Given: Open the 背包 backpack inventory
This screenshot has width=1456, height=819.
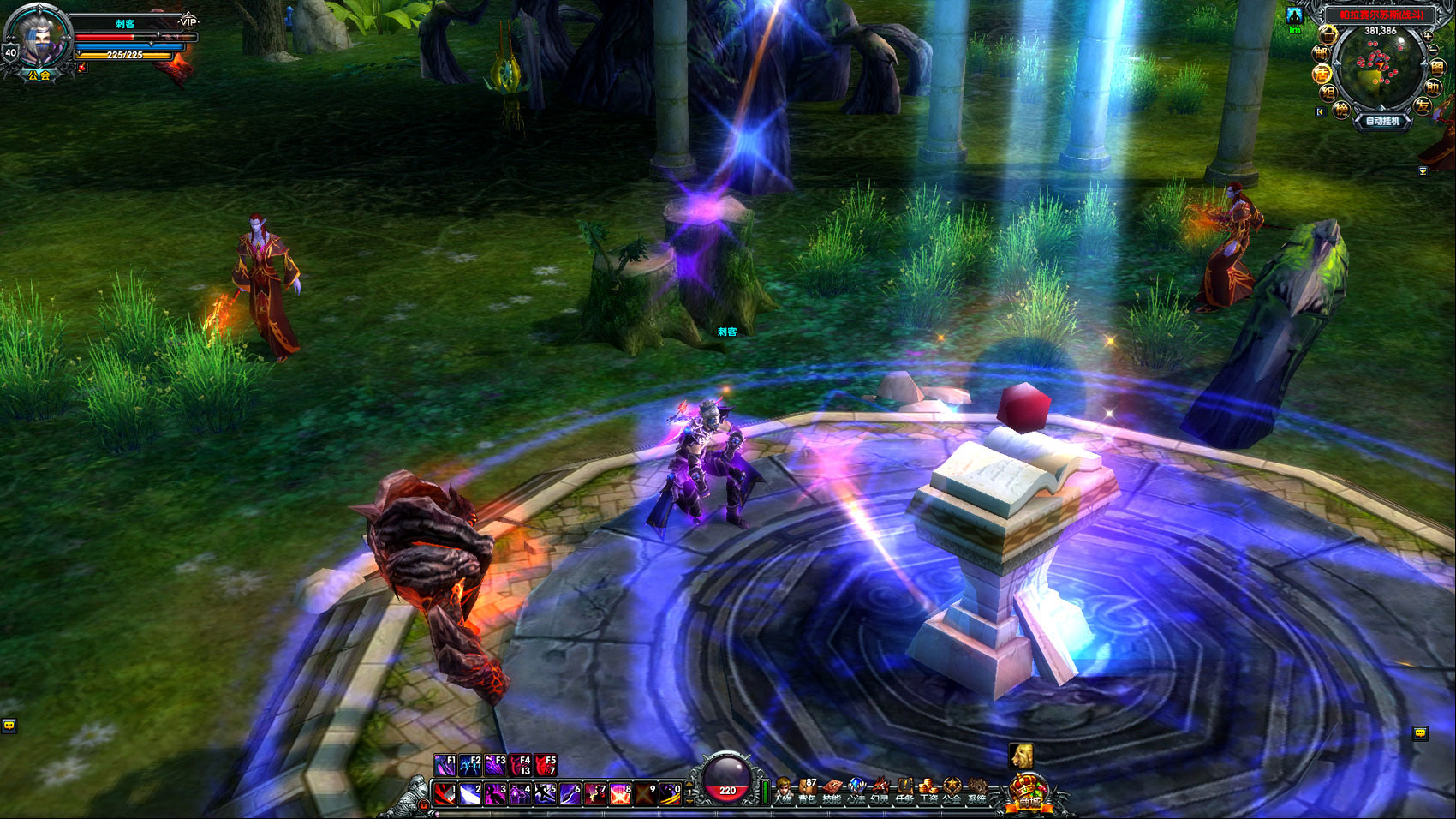Looking at the screenshot, I should [808, 790].
